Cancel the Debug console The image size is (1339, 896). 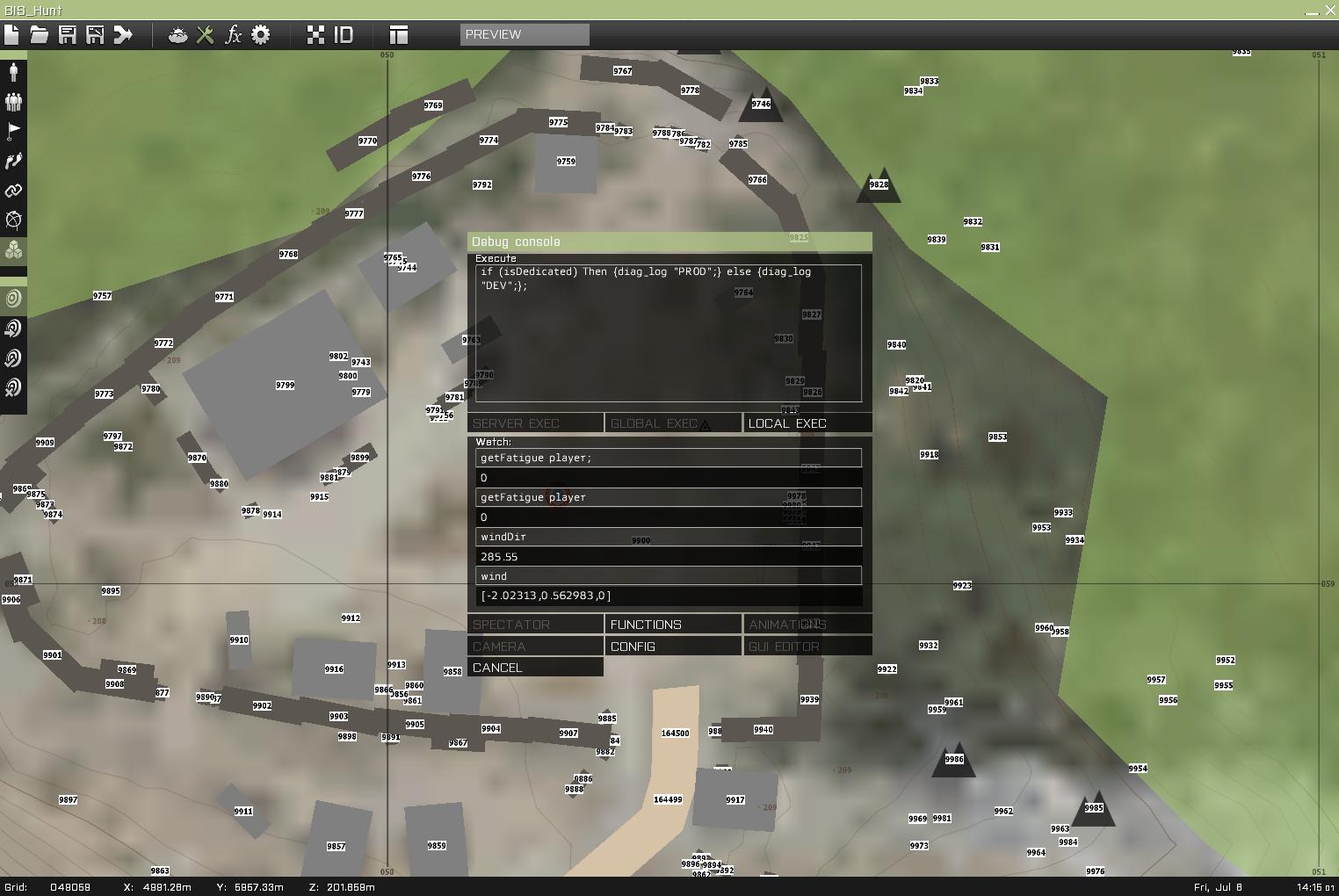[535, 668]
